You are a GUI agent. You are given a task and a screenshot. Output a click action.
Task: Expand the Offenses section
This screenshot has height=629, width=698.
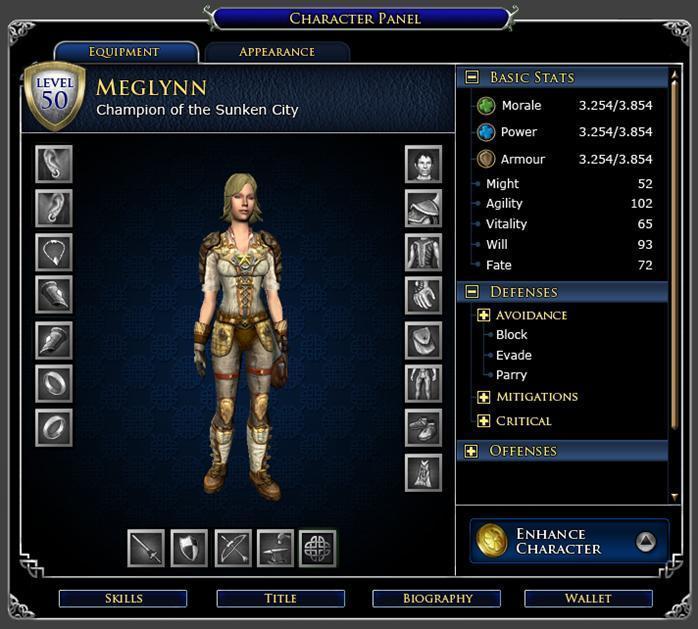pyautogui.click(x=471, y=451)
